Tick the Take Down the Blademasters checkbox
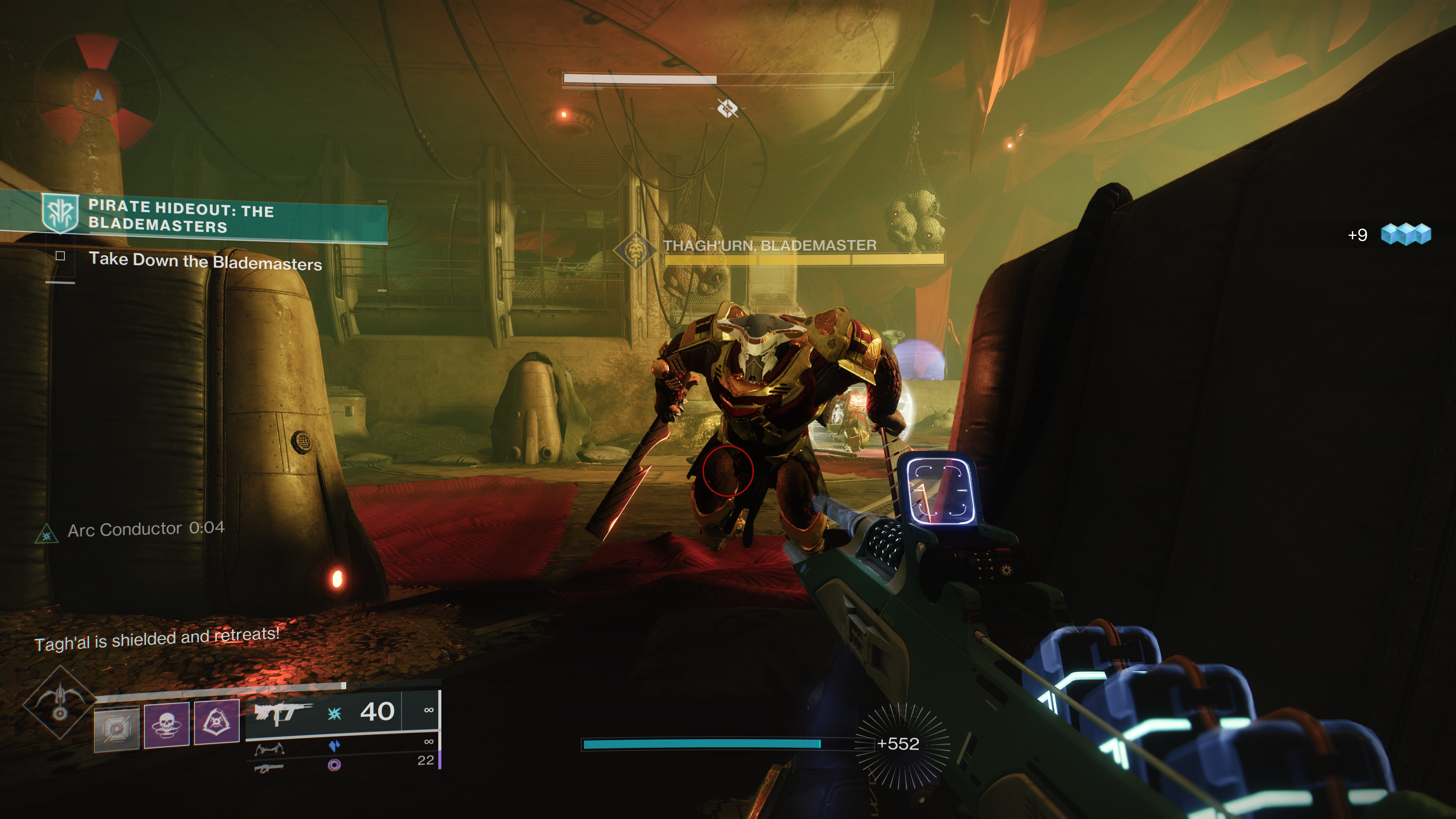This screenshot has width=1456, height=819. tap(61, 256)
